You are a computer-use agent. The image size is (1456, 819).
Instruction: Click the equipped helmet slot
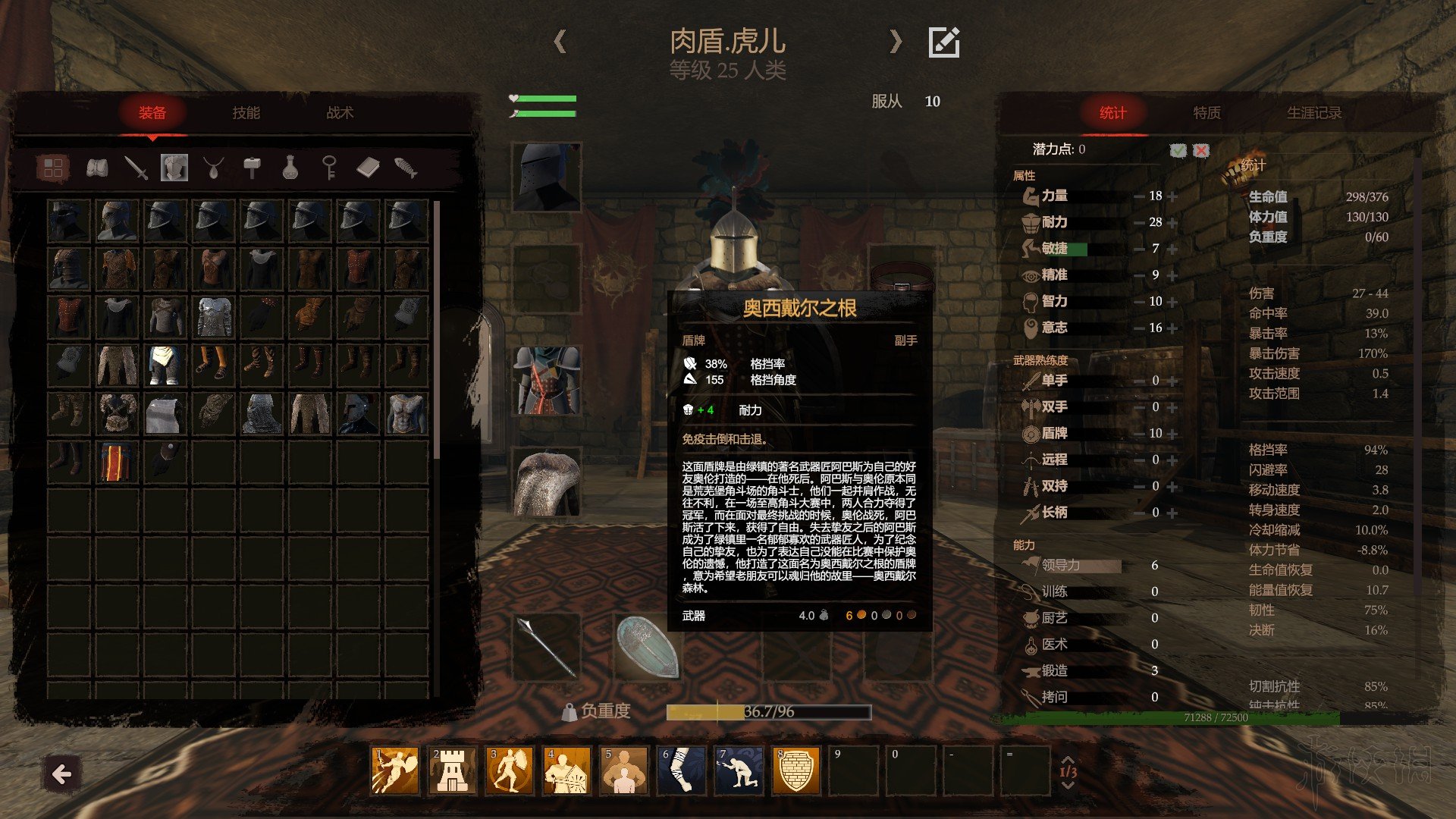pyautogui.click(x=546, y=177)
